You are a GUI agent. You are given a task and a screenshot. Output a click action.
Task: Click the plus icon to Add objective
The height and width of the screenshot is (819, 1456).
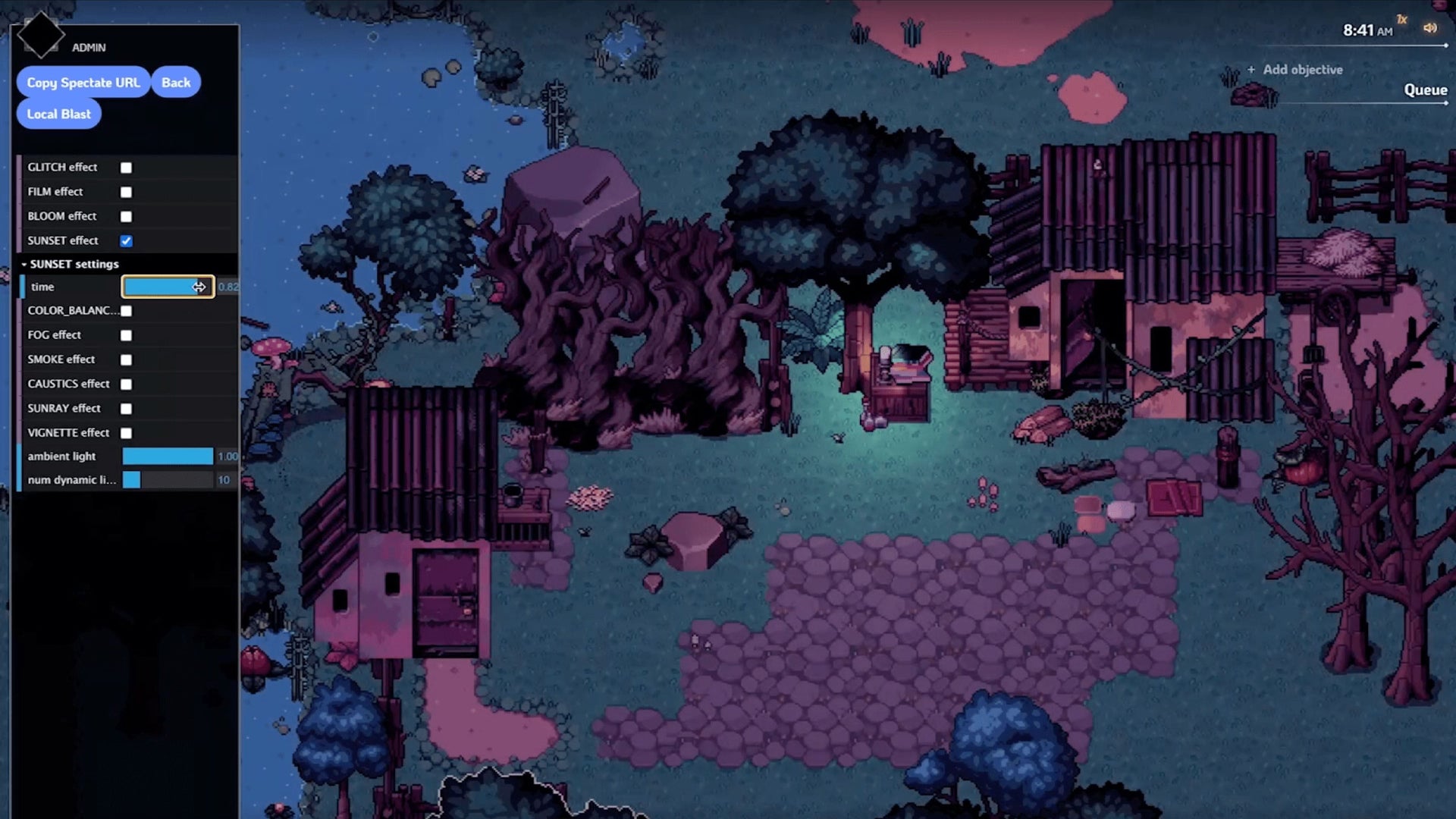(1250, 69)
